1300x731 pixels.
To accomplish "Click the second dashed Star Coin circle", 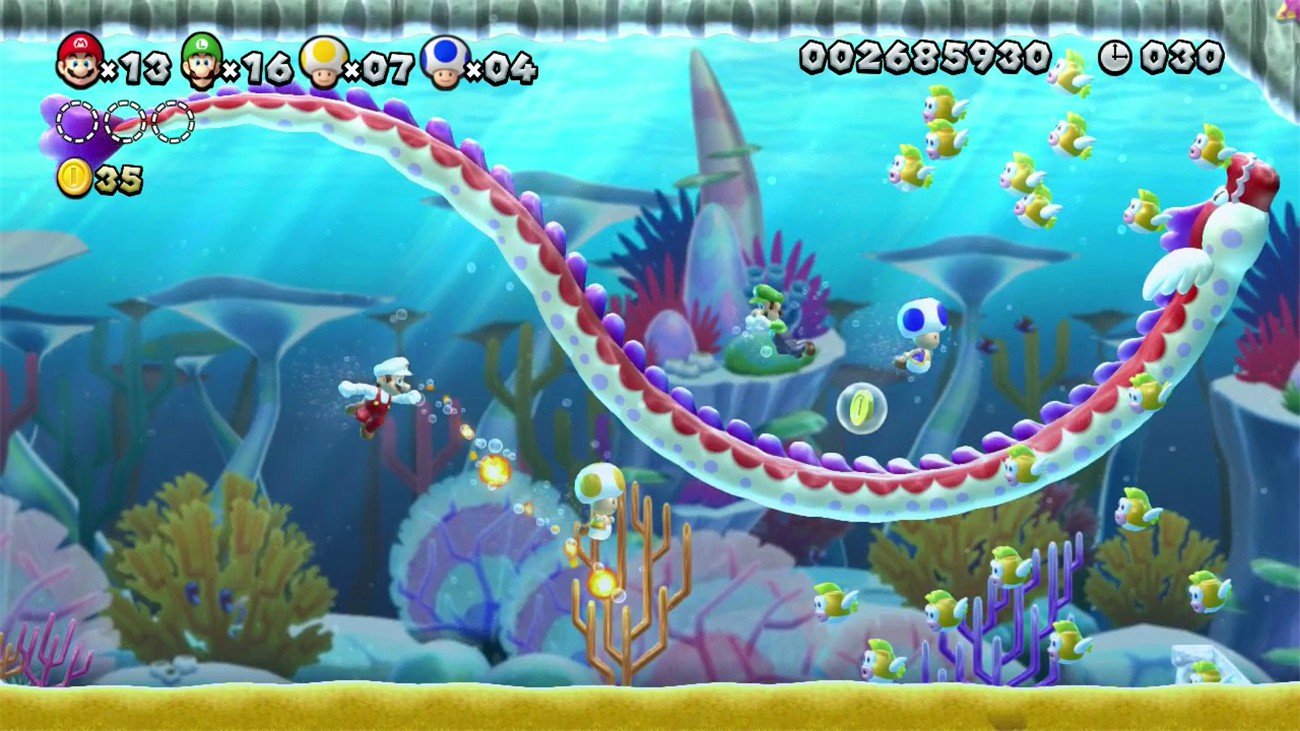I will coord(122,123).
